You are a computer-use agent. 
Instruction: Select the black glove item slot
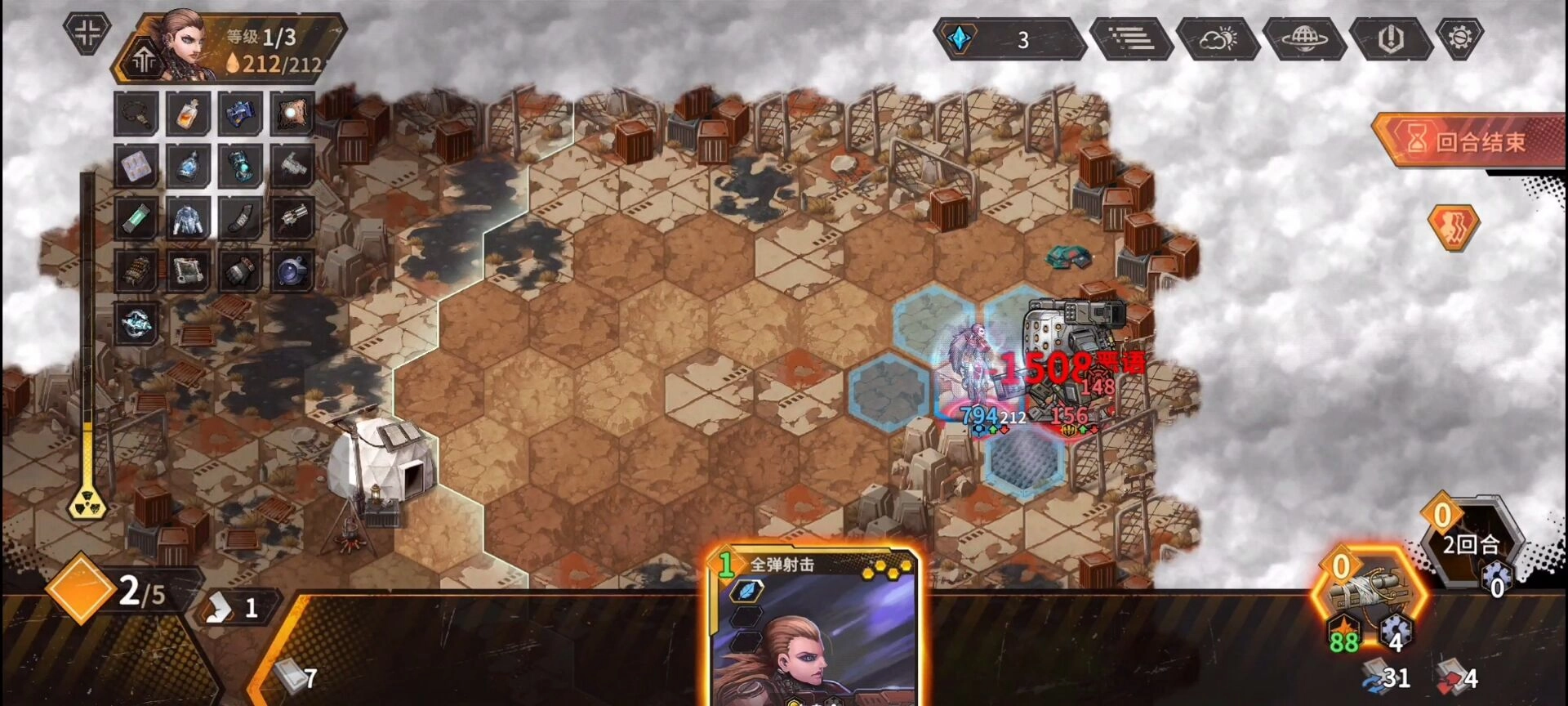(240, 271)
